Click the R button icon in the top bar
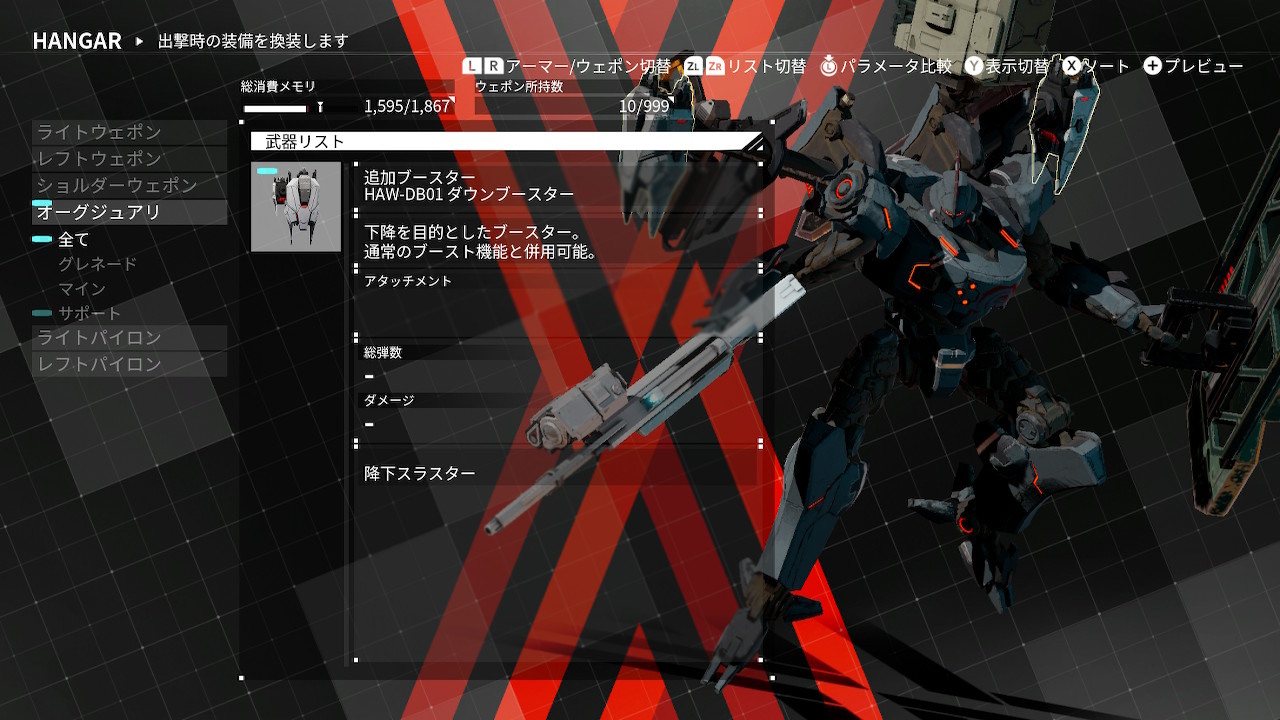Image resolution: width=1280 pixels, height=720 pixels. [494, 65]
